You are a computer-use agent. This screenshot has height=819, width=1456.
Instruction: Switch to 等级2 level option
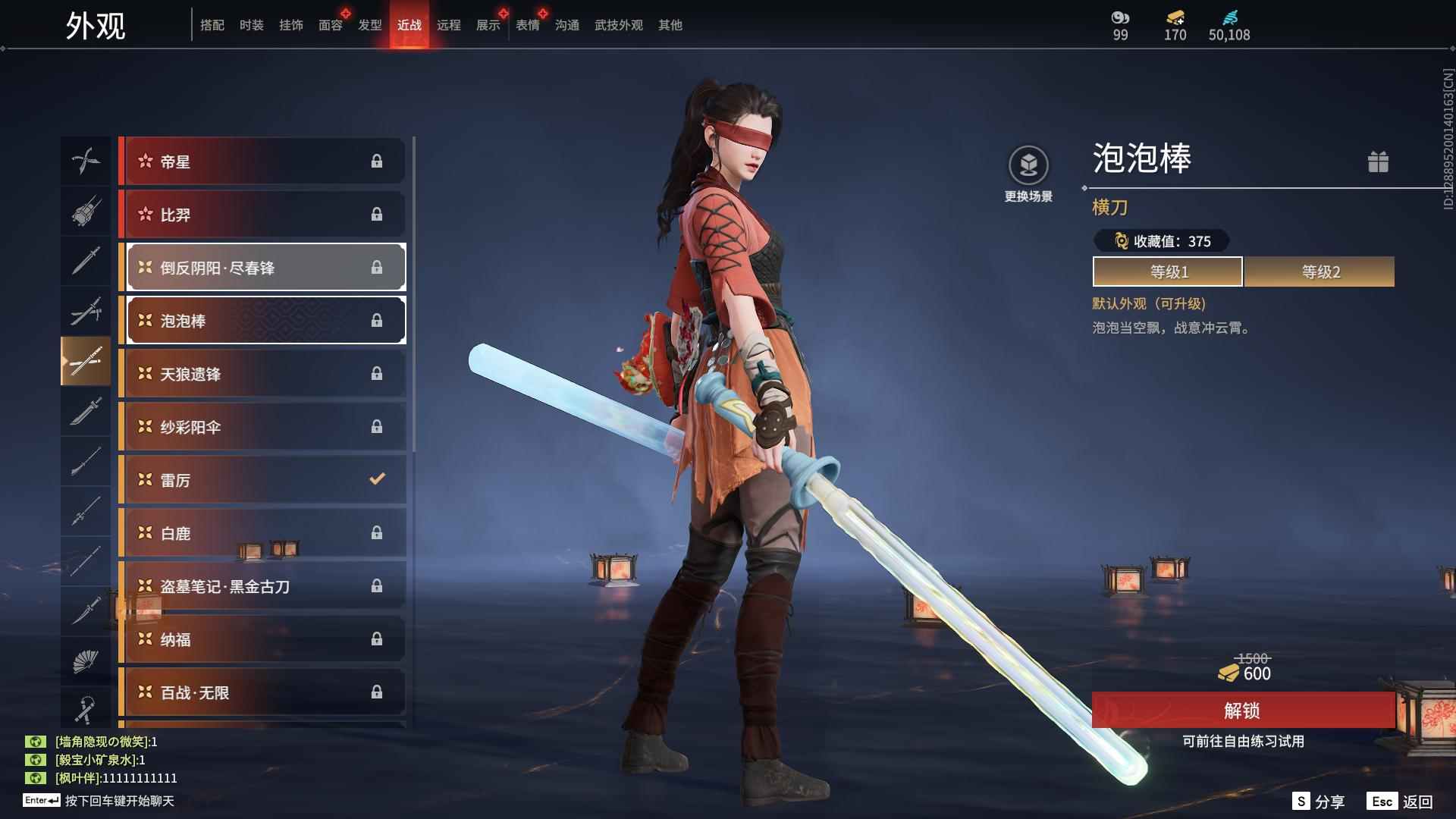pos(1319,271)
